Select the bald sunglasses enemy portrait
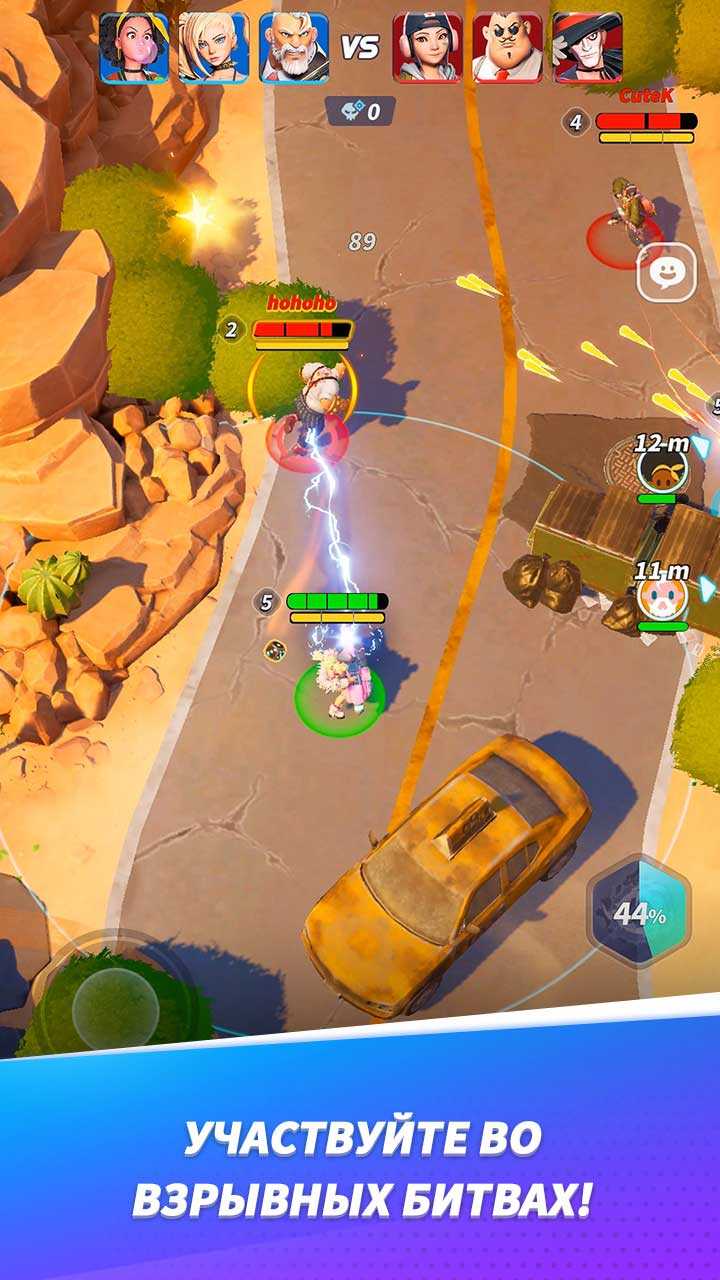Screen dimensions: 720x1280 click(x=507, y=47)
